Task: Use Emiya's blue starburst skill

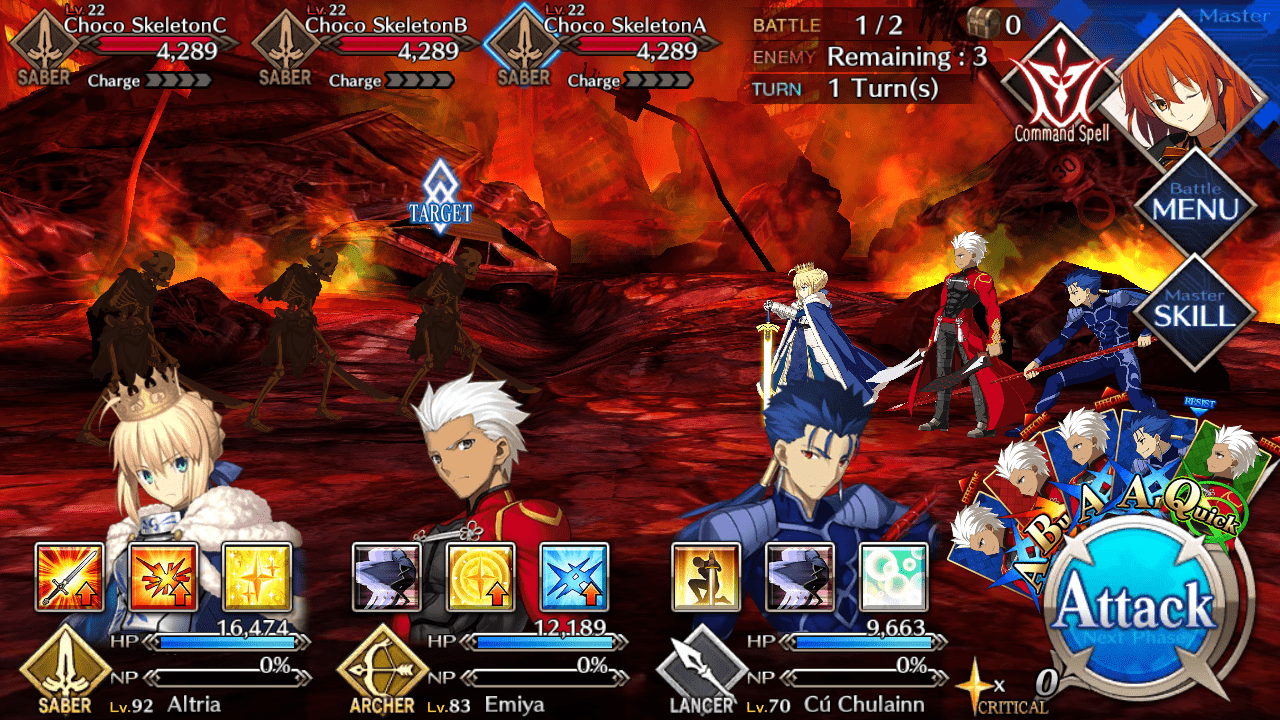Action: (573, 577)
